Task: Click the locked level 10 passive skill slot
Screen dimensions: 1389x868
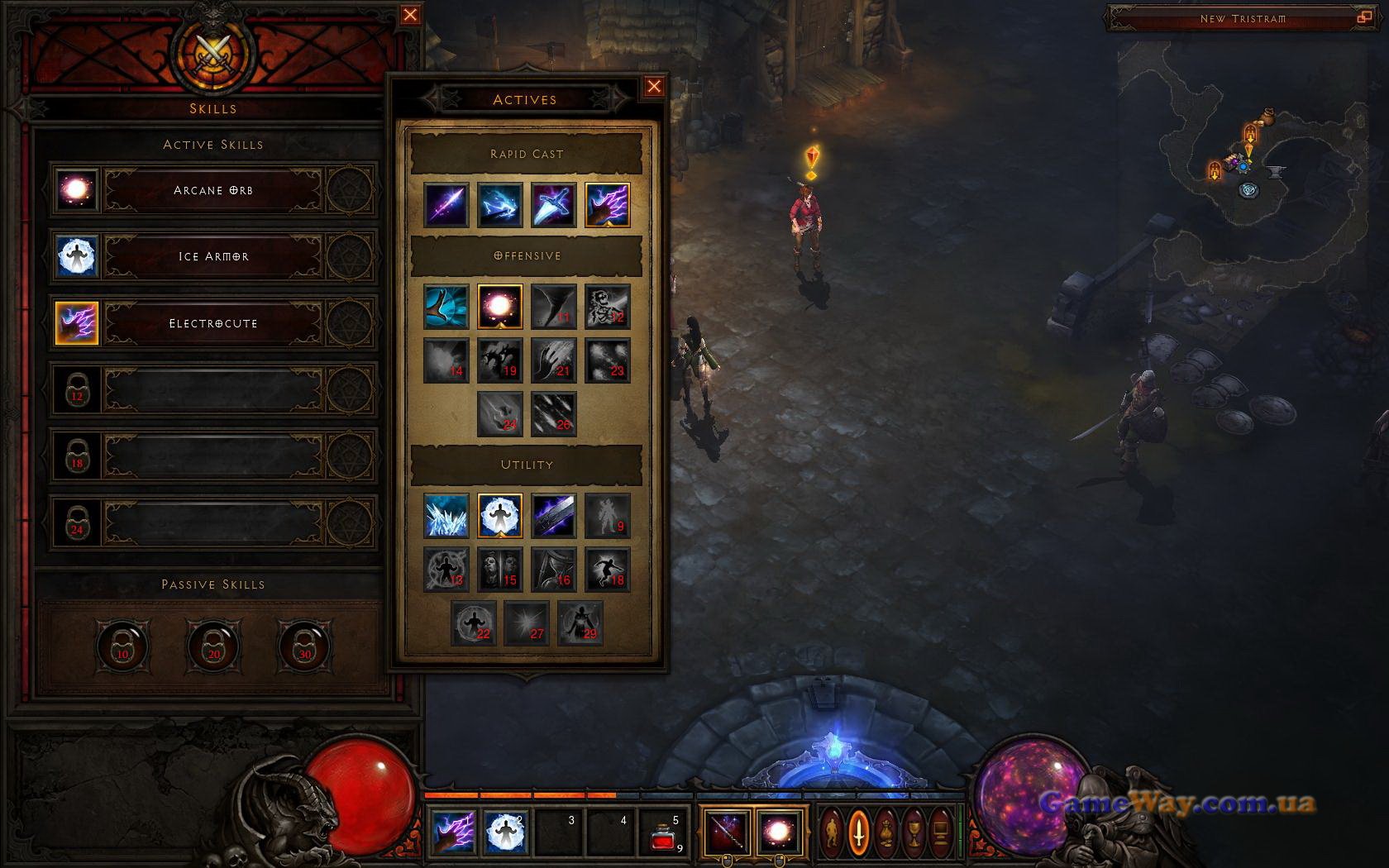Action: tap(122, 646)
